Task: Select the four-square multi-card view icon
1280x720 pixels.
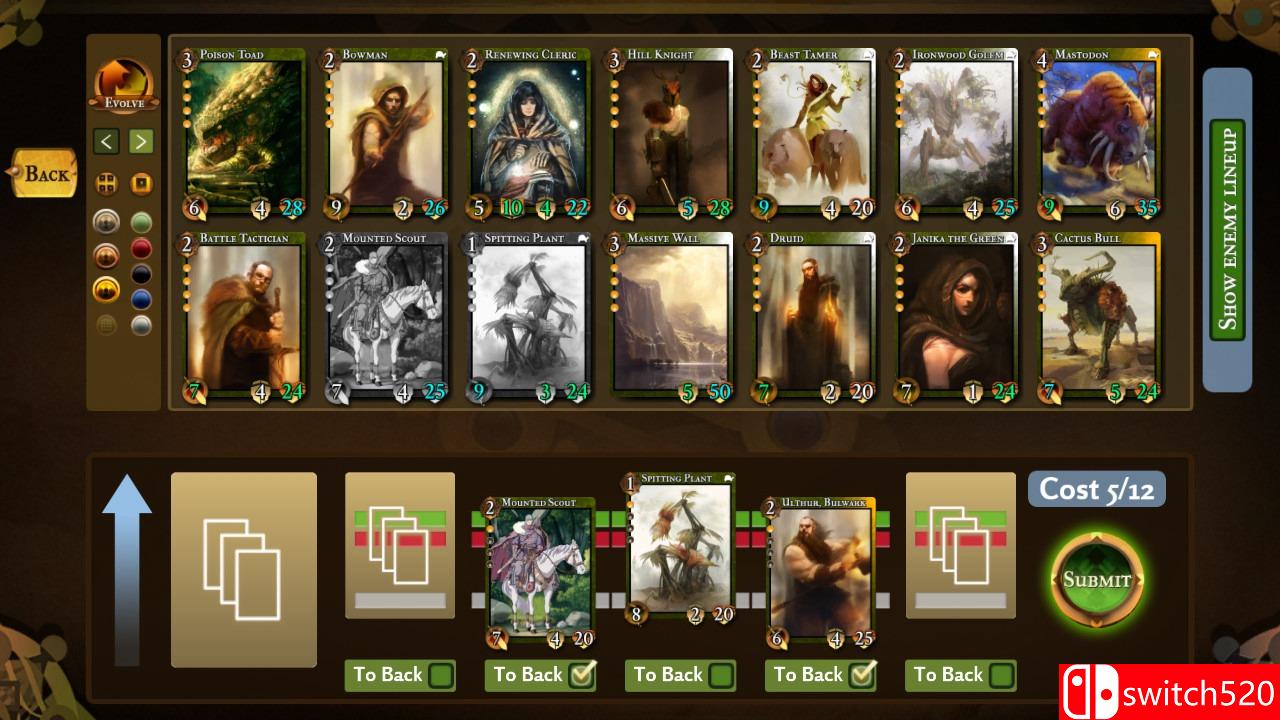Action: [106, 183]
